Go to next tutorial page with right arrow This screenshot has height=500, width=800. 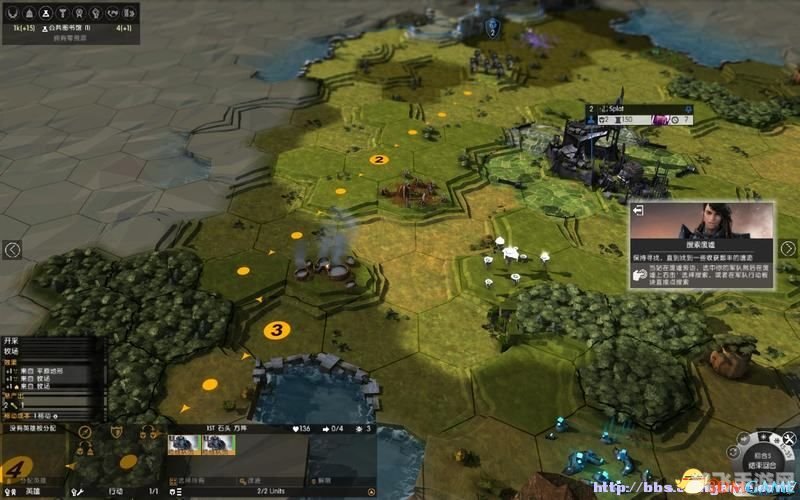tap(789, 250)
